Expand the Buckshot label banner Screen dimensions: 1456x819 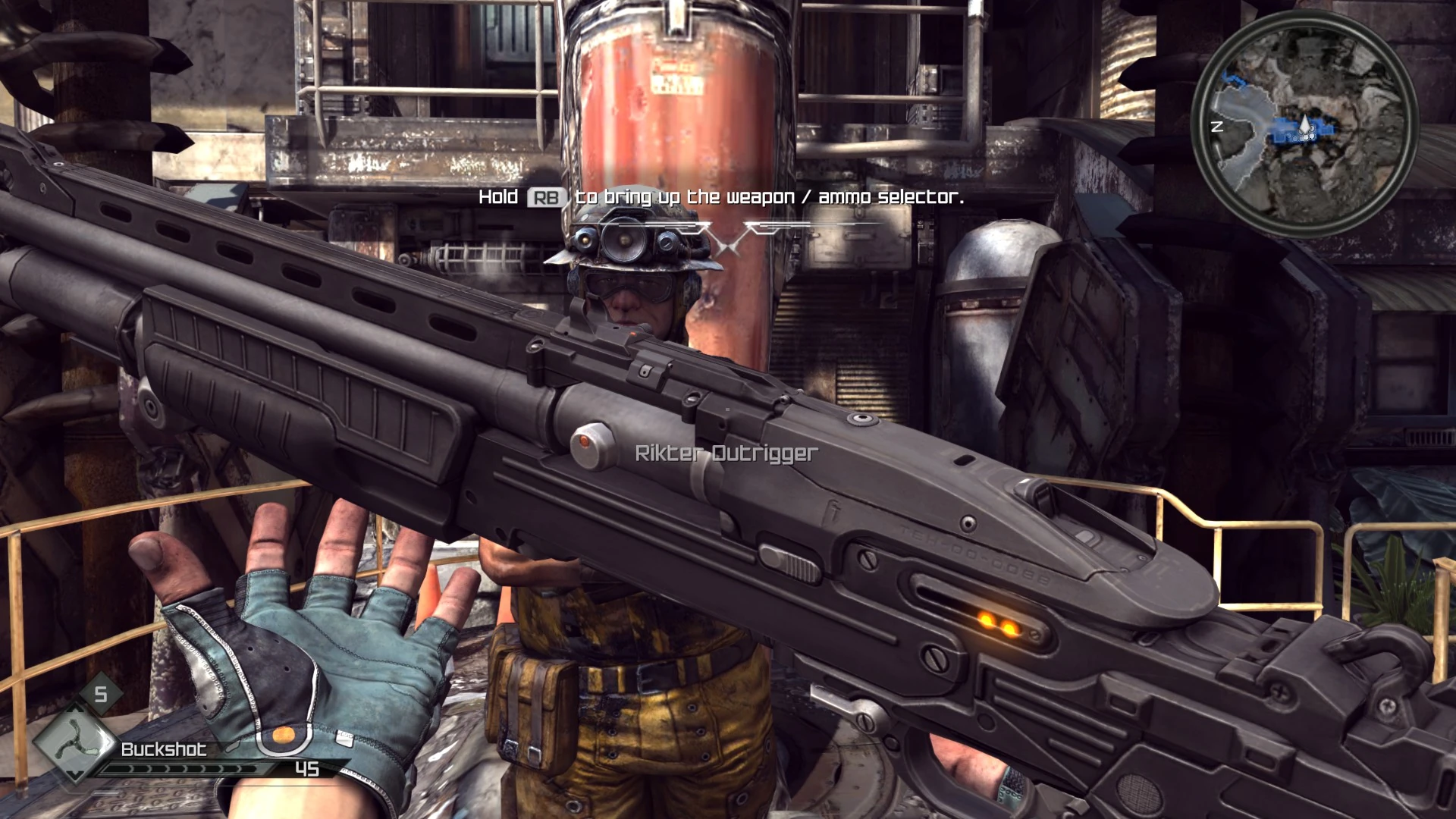tap(174, 751)
